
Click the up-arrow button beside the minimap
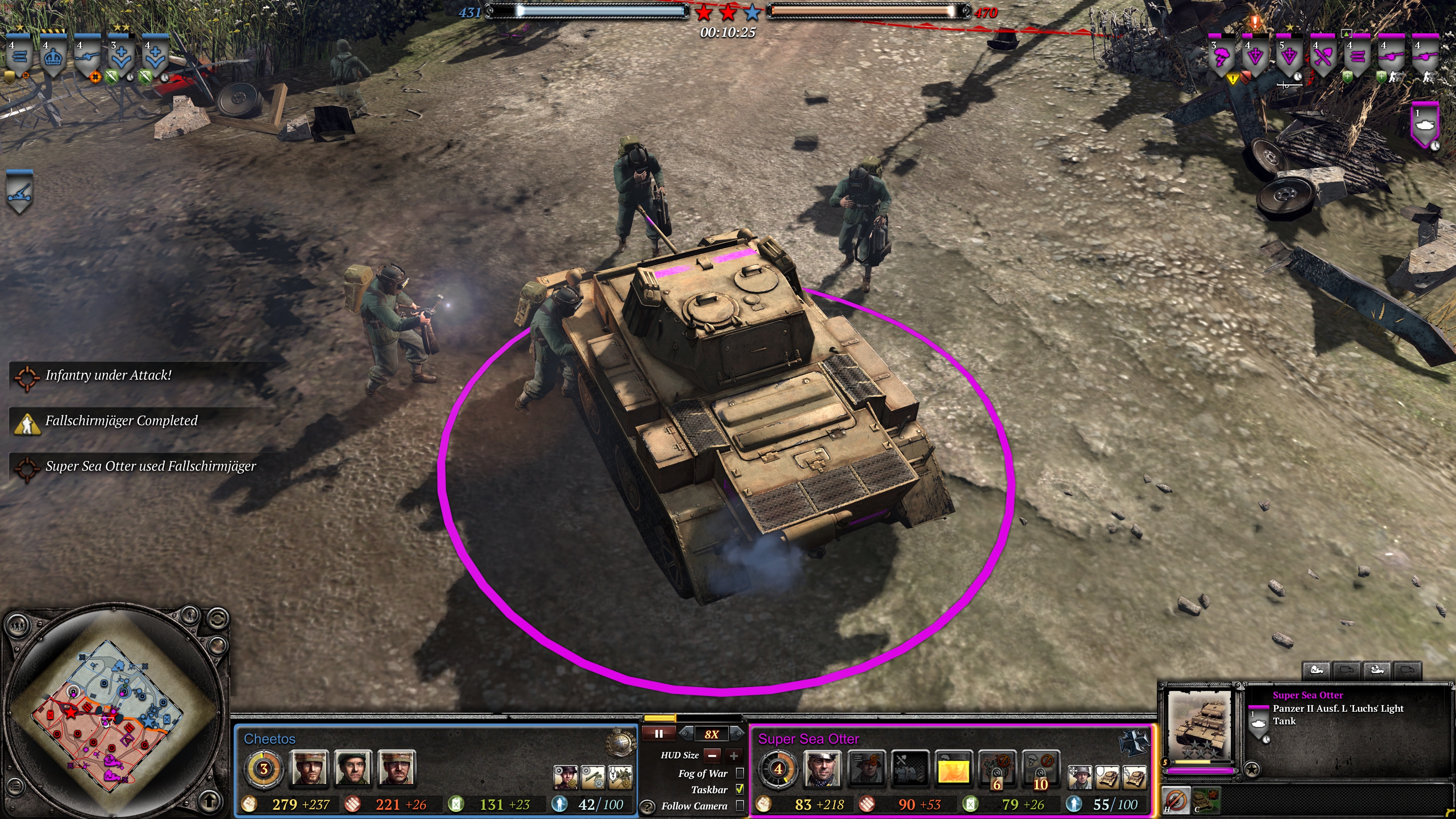tap(210, 800)
